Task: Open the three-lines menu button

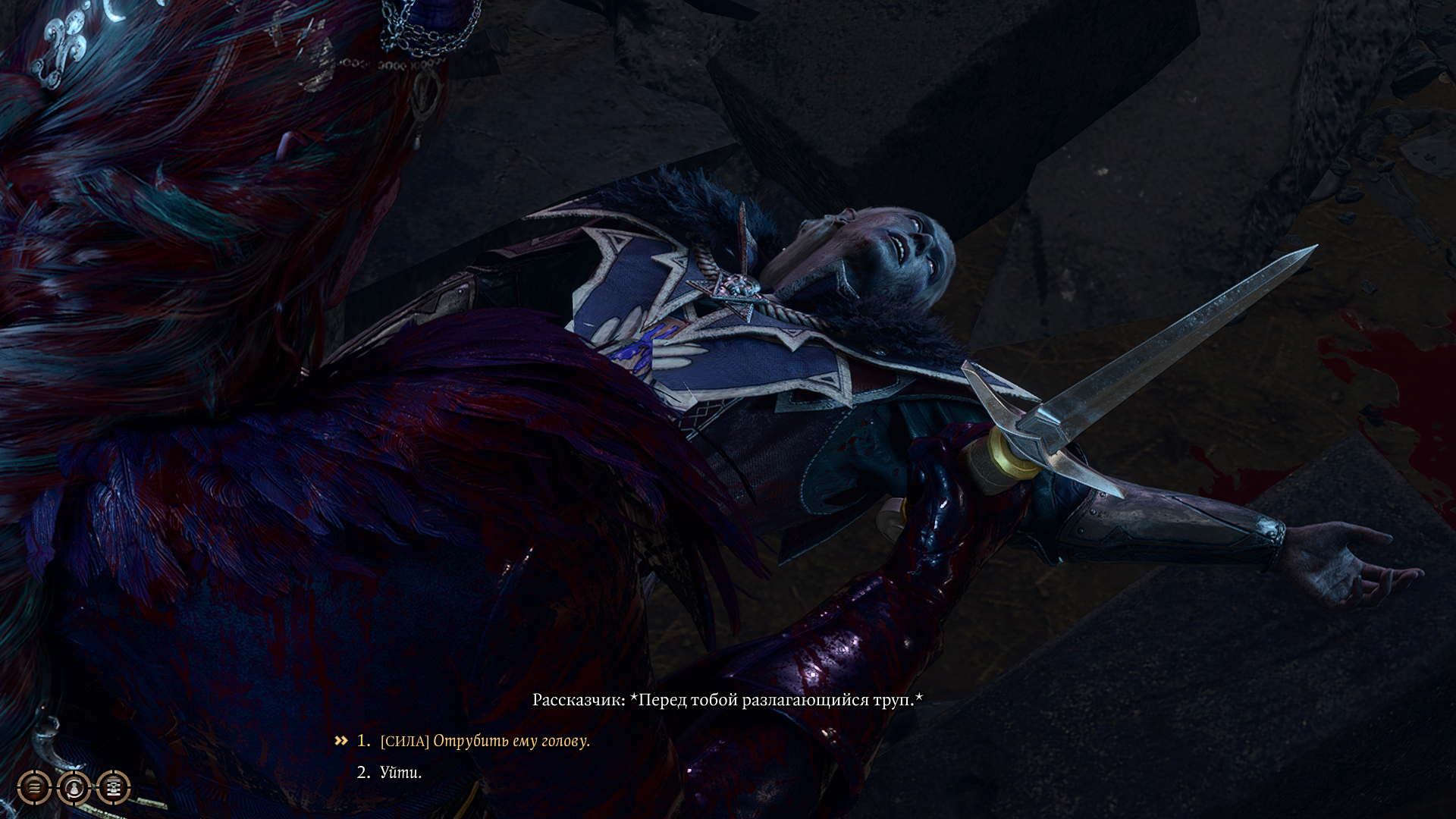Action: point(34,788)
